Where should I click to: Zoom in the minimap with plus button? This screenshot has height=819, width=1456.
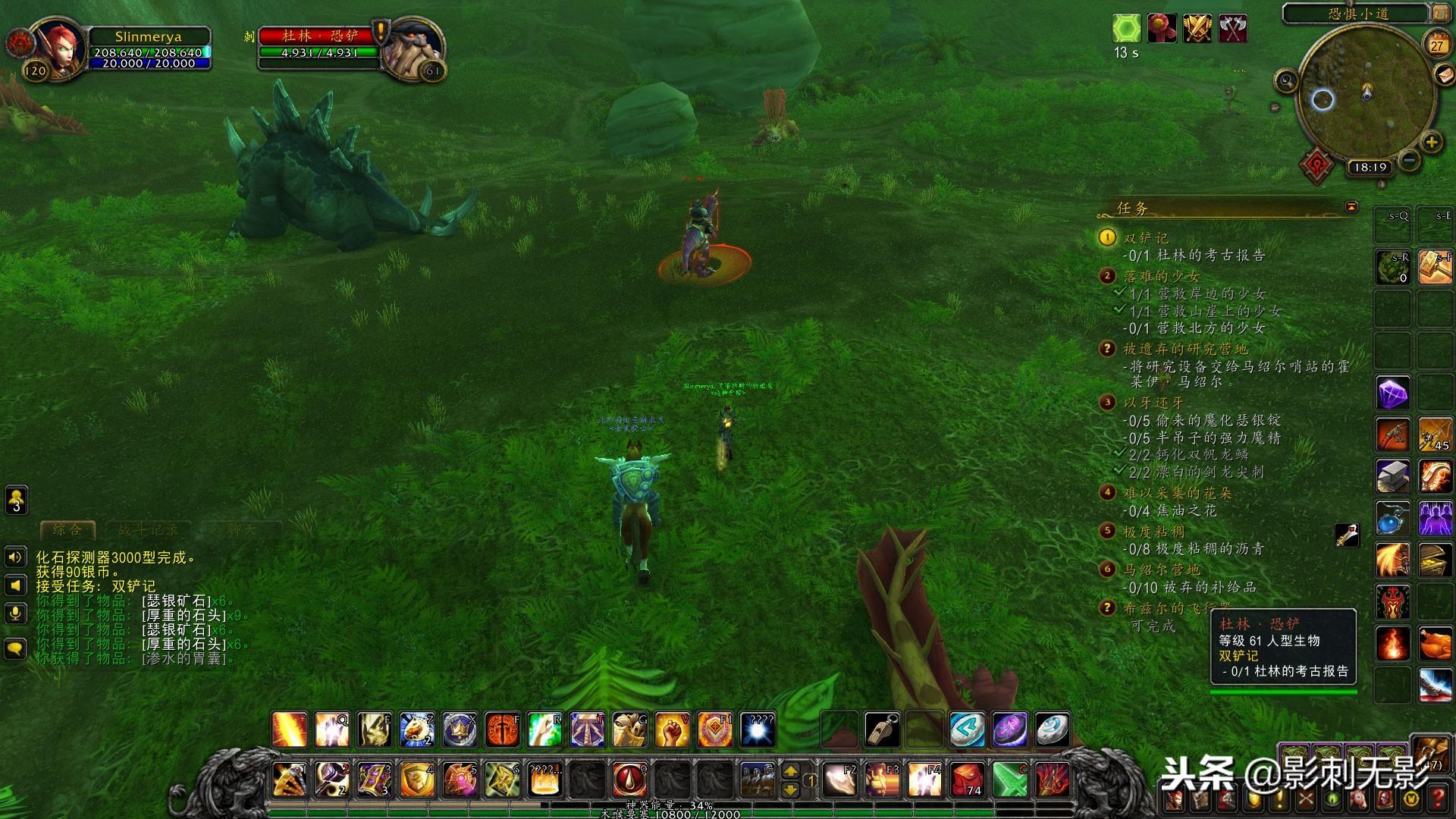pyautogui.click(x=1431, y=142)
